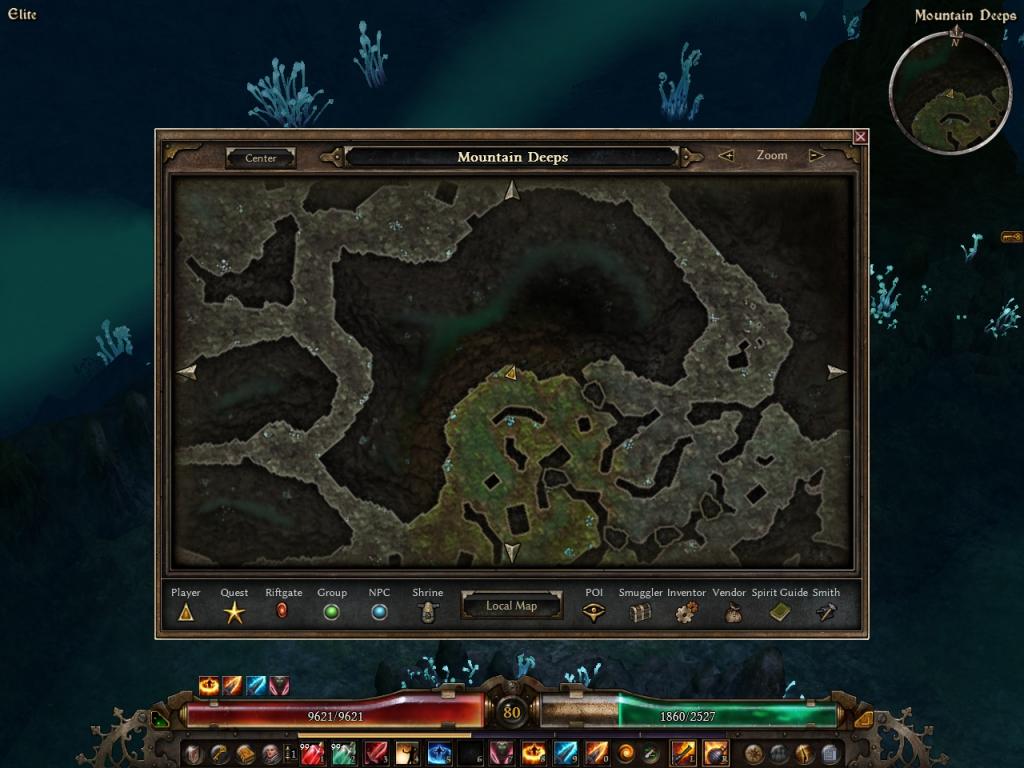Click the Riftgate legend marker

pos(282,611)
